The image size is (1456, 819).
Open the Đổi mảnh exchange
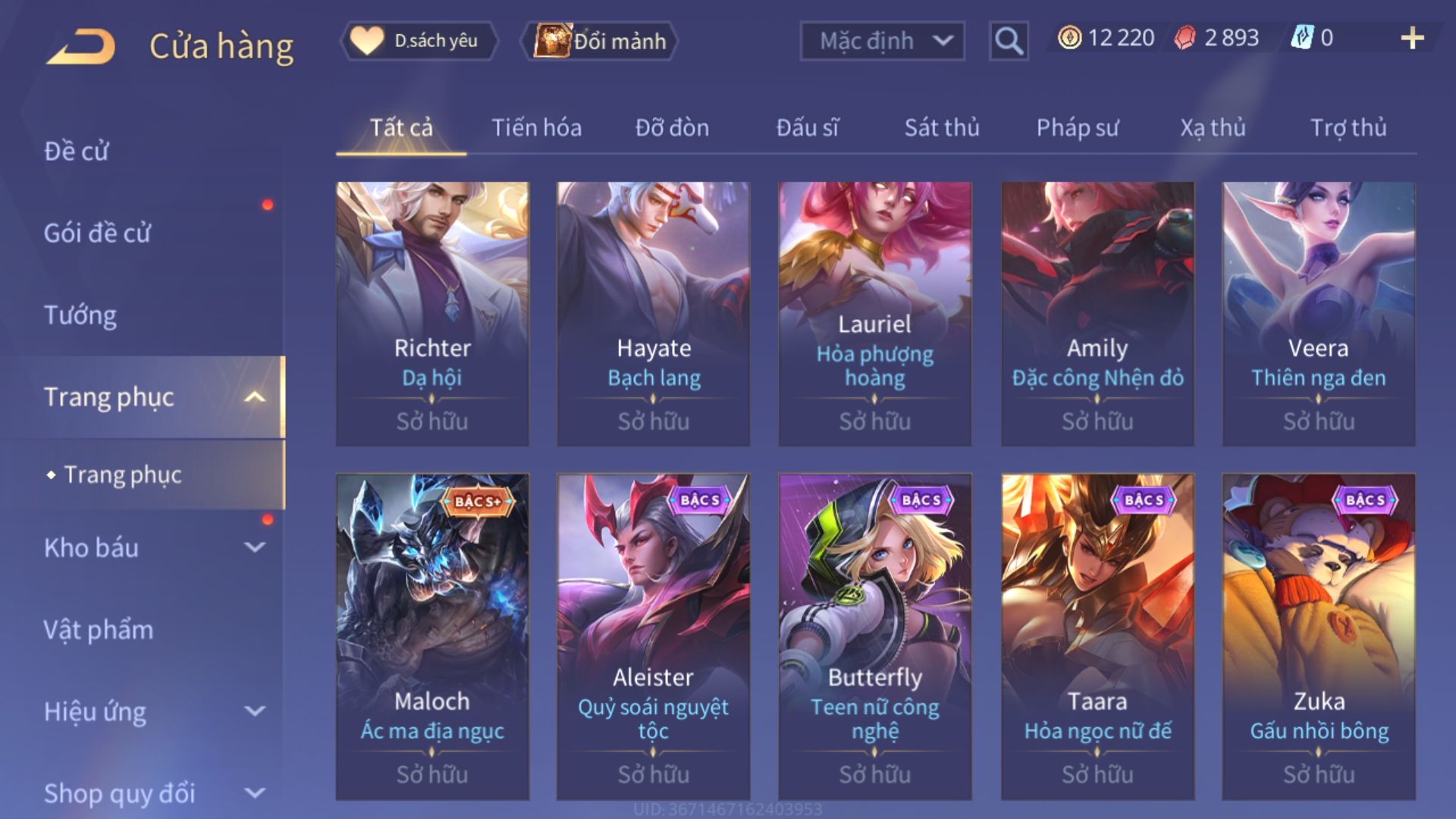pyautogui.click(x=600, y=41)
